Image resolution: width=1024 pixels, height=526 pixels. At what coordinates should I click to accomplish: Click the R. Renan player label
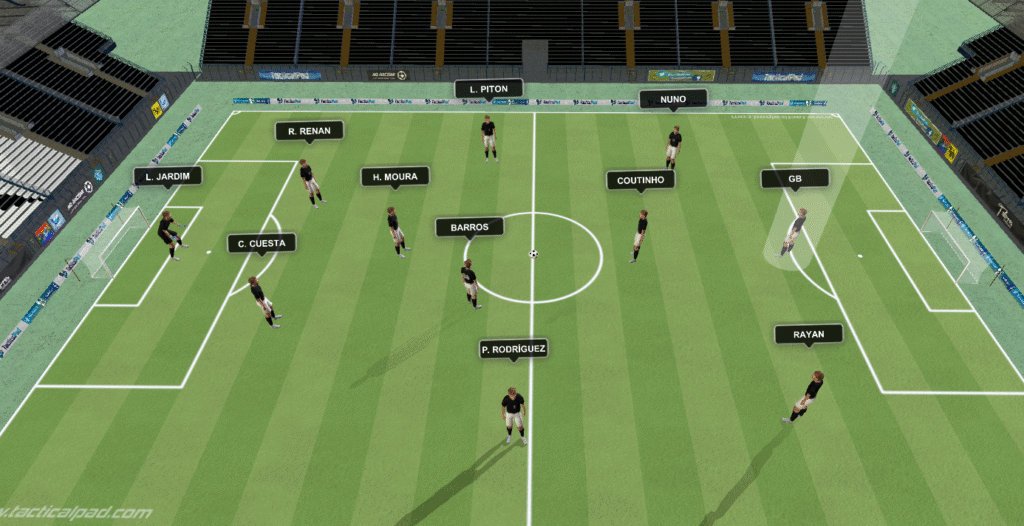click(x=309, y=131)
